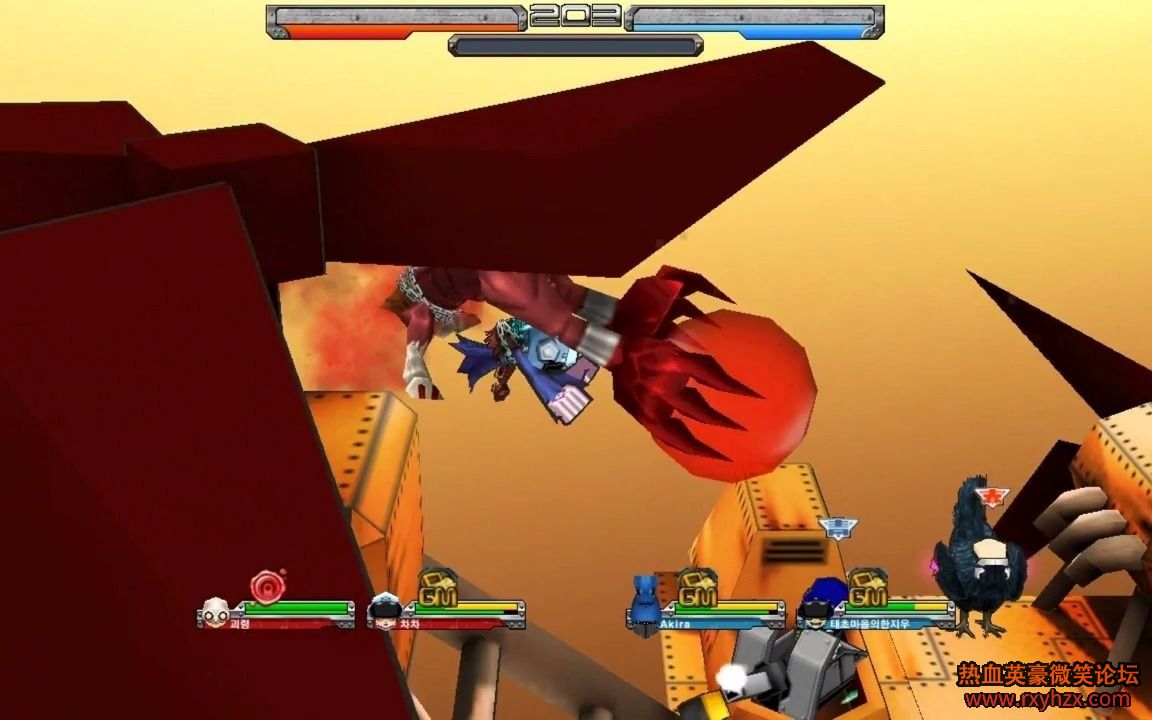Click the 괴령 player portrait
This screenshot has width=1152, height=720.
(216, 610)
